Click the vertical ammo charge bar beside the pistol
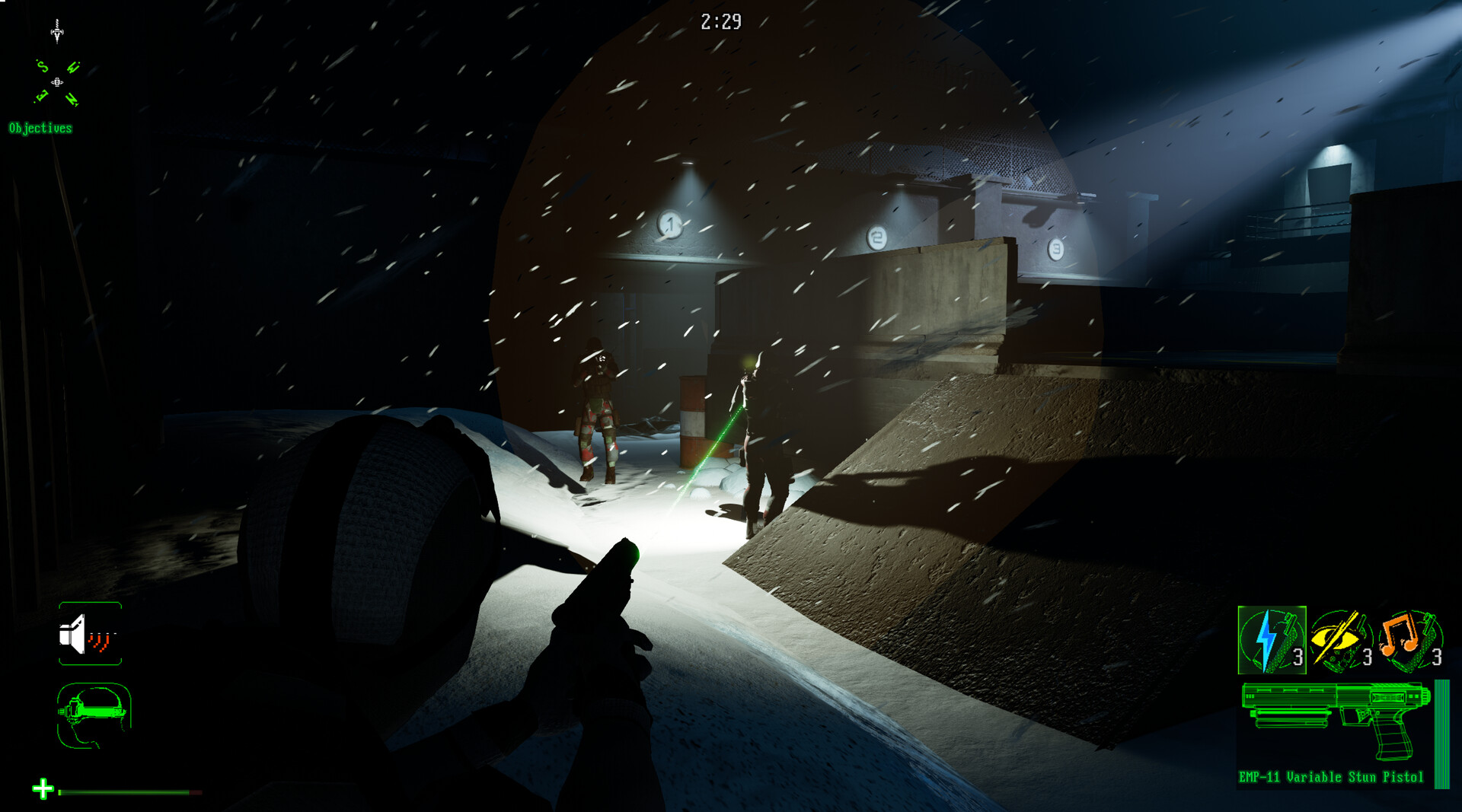 [1441, 734]
